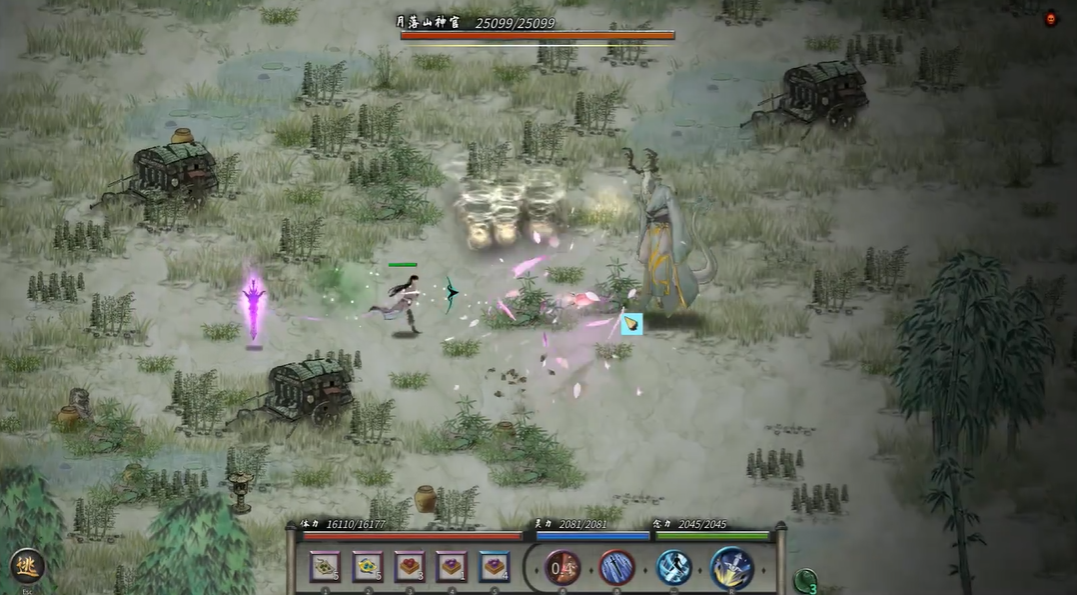Click the red lantern icon in the corner
1077x595 pixels.
[1050, 18]
